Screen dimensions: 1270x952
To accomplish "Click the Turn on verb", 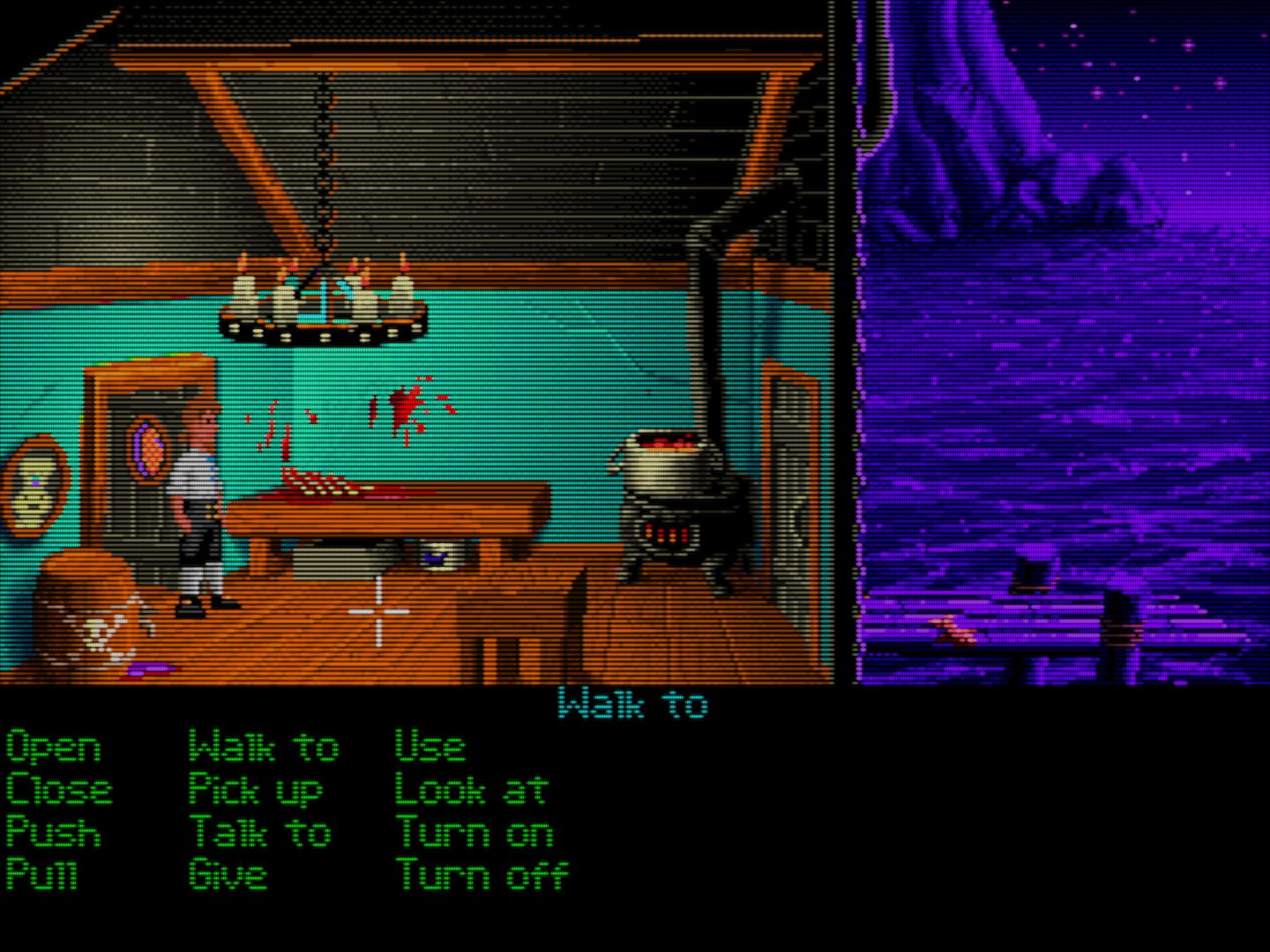I will pyautogui.click(x=474, y=831).
